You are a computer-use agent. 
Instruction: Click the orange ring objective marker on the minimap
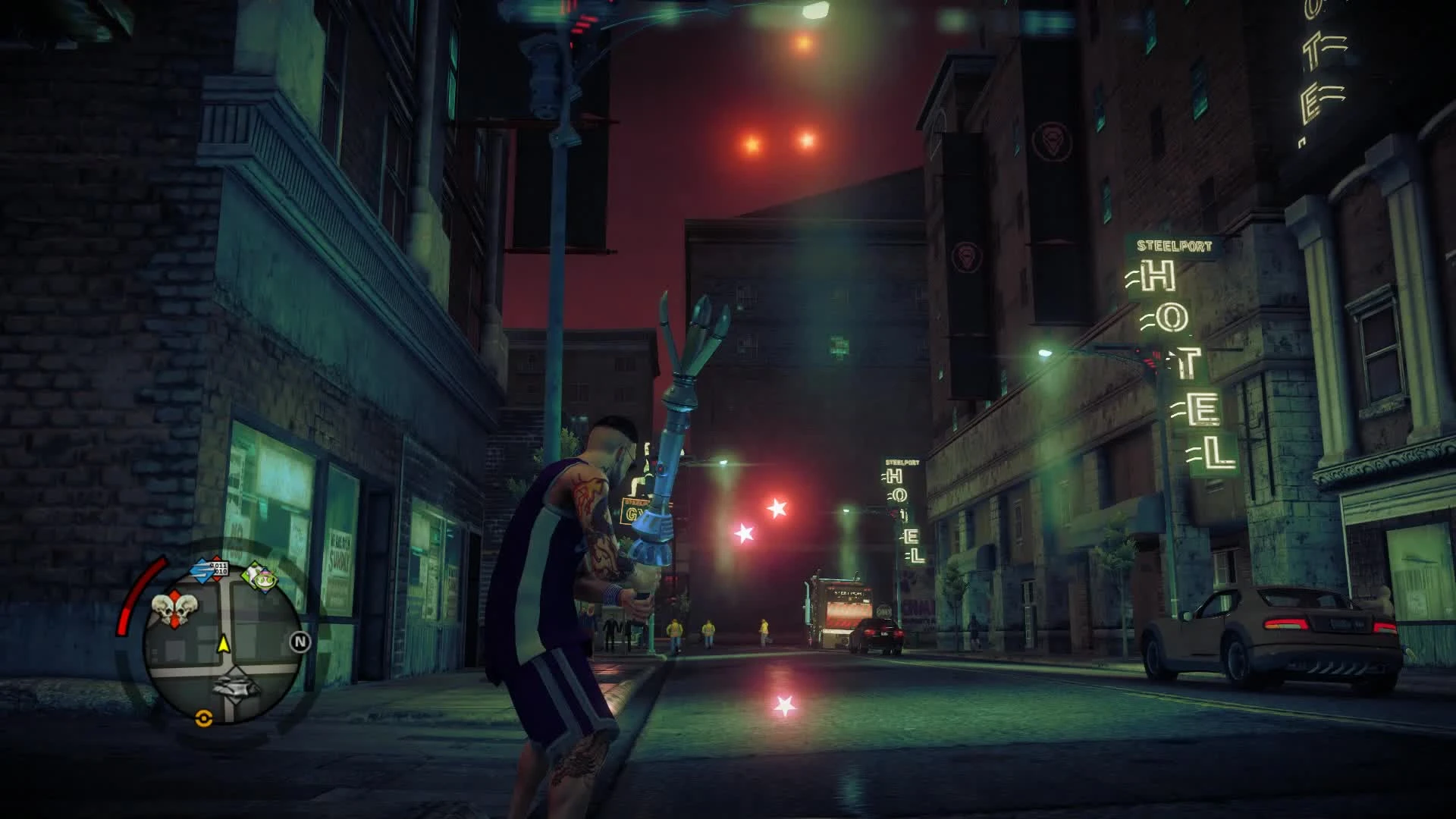(x=203, y=719)
